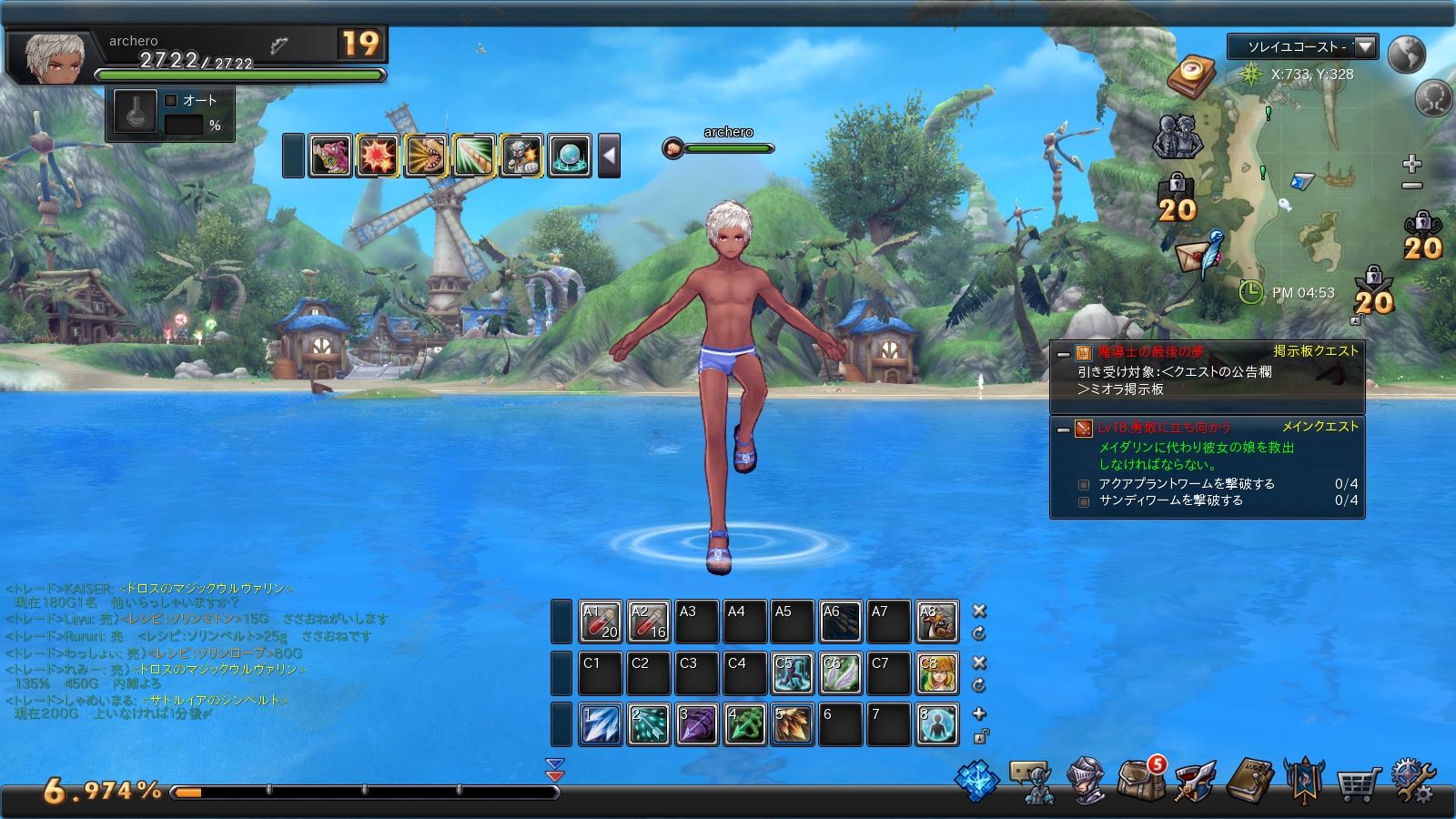Open the knight helmet character menu
Viewport: 1456px width, 819px height.
pos(1087,781)
